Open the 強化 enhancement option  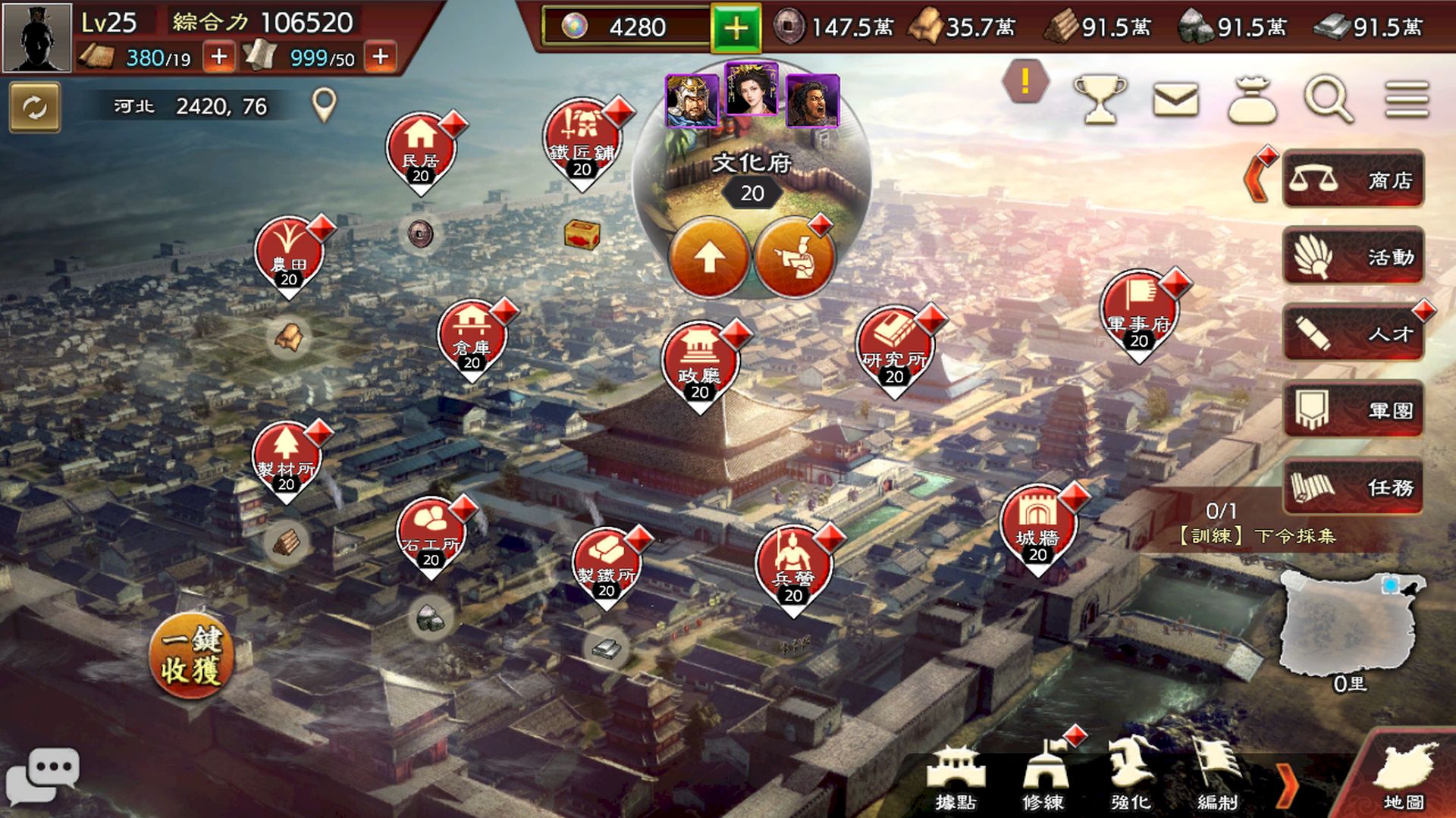1131,777
